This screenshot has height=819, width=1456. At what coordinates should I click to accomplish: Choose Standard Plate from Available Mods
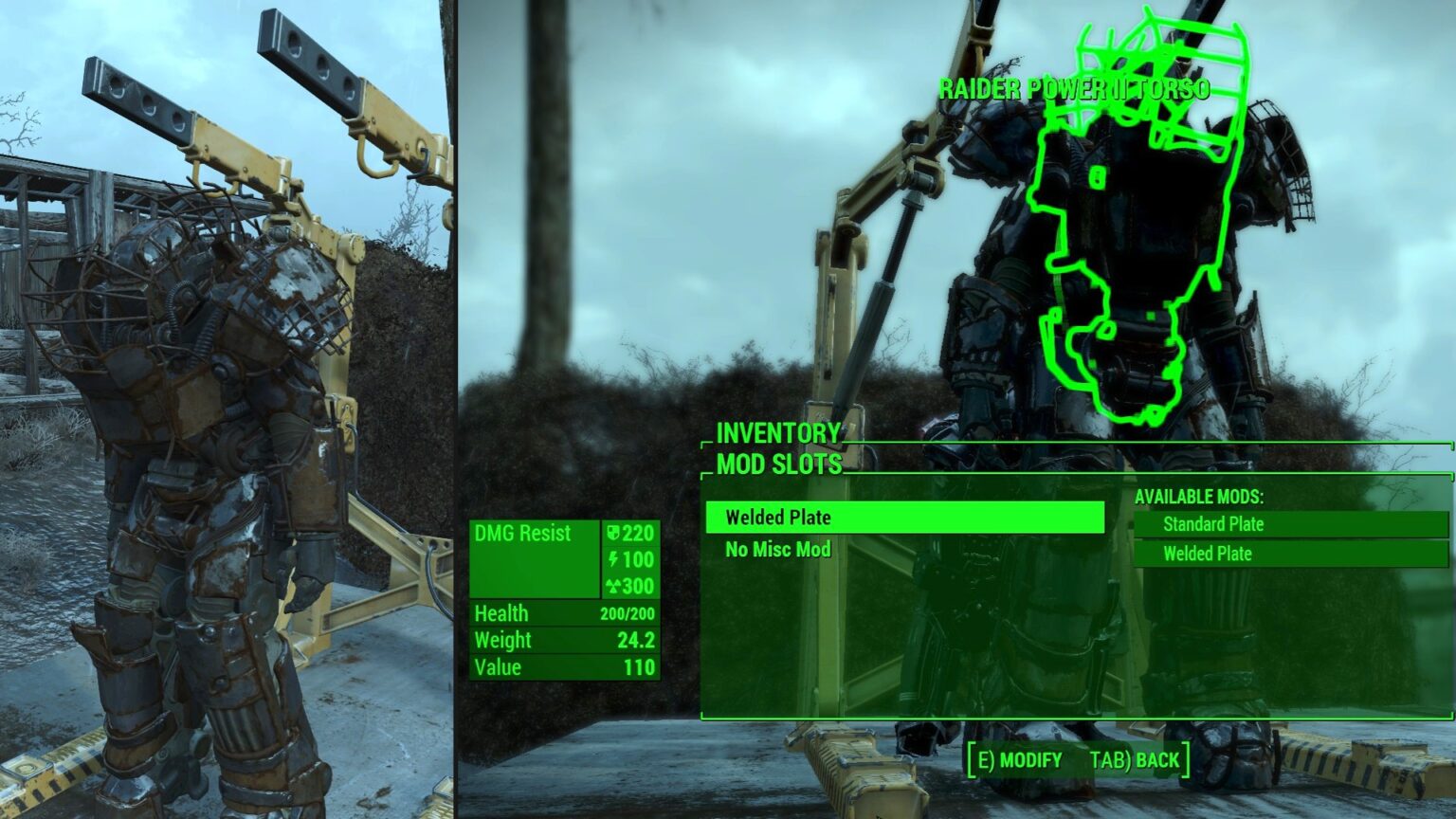1291,524
